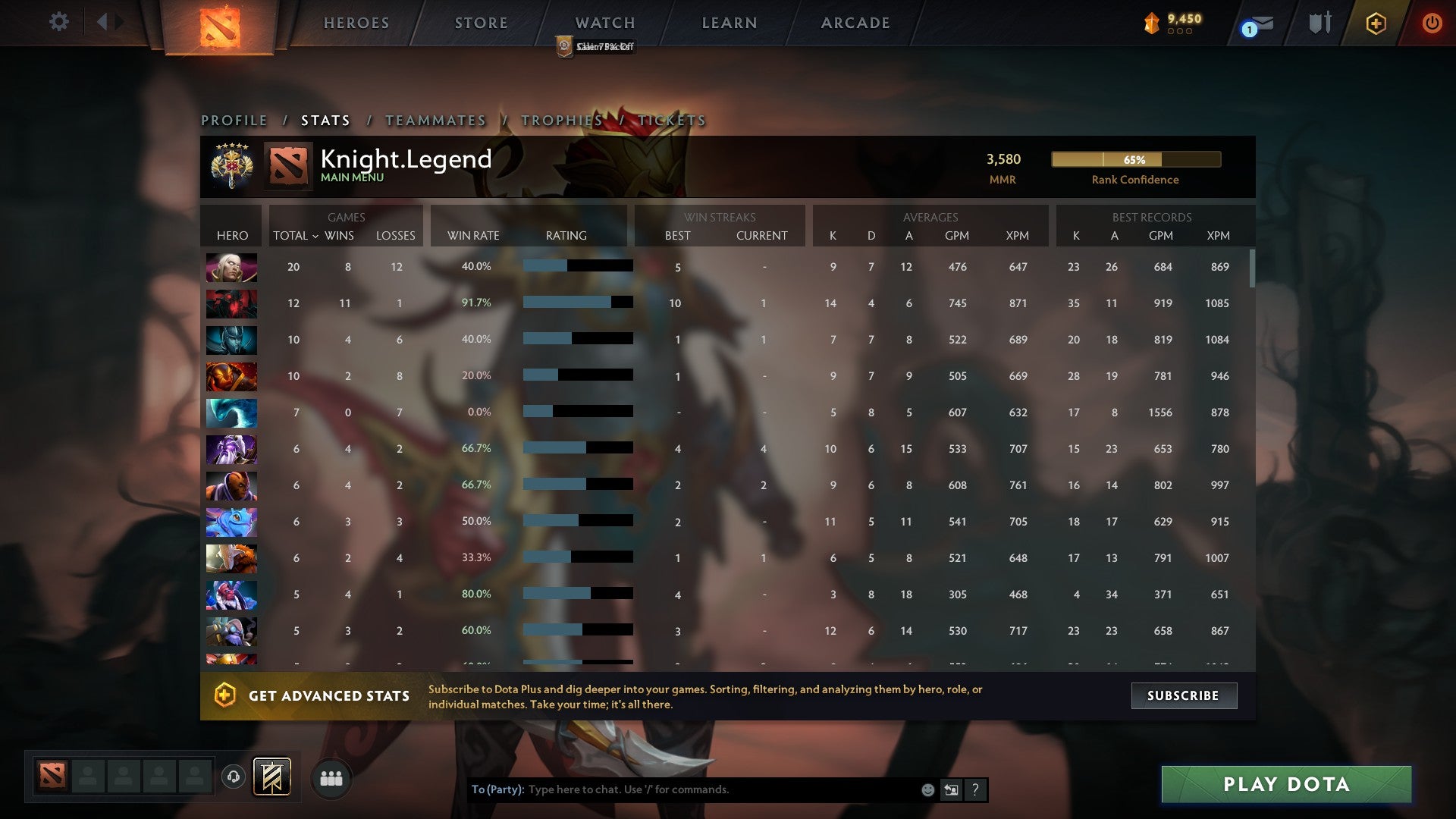
Task: Open Dota Plus via the hexagon plus icon
Action: (1376, 23)
